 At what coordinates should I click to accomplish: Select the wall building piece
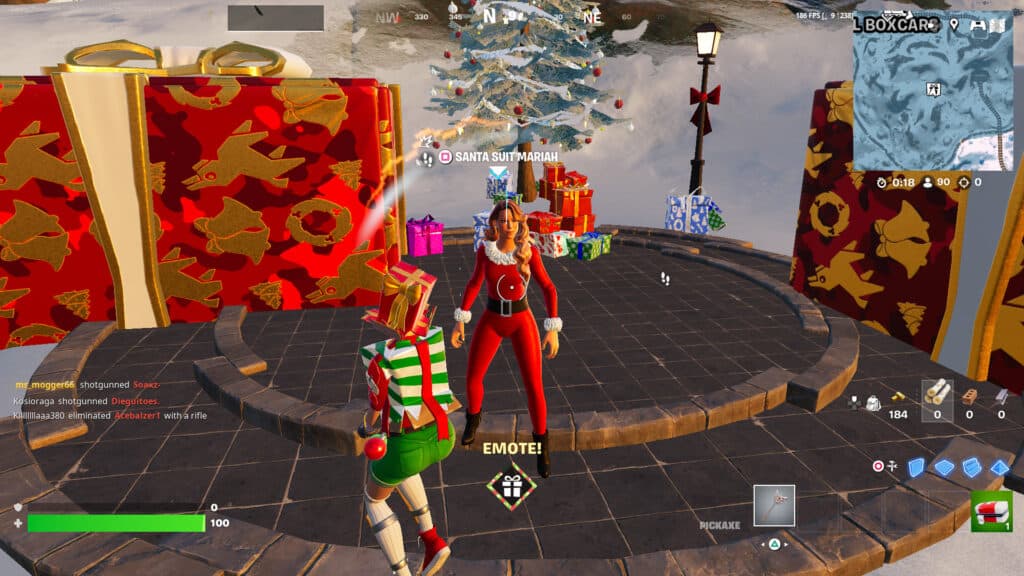tap(917, 467)
